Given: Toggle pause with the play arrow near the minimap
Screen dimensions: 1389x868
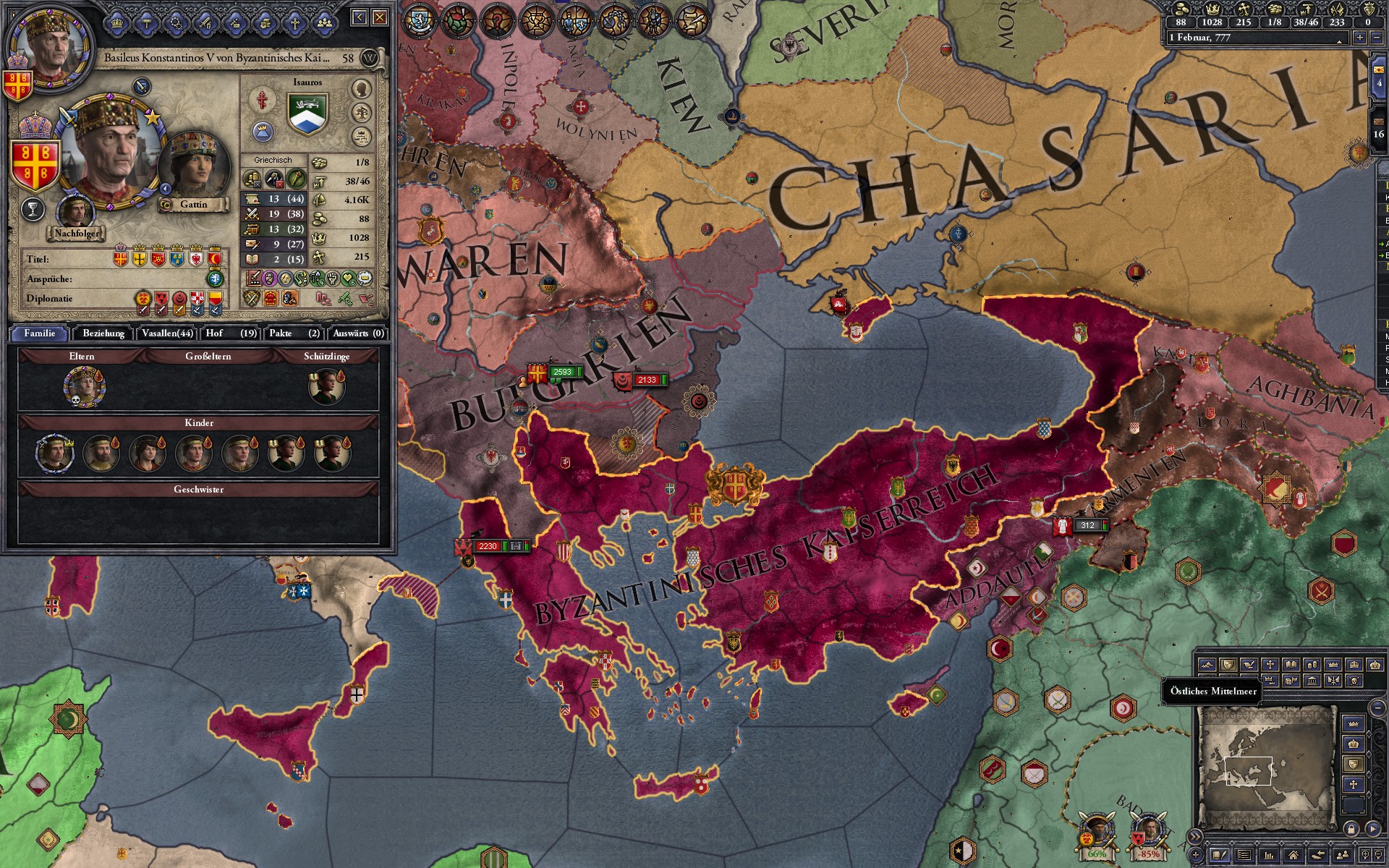Looking at the screenshot, I should pyautogui.click(x=1374, y=828).
